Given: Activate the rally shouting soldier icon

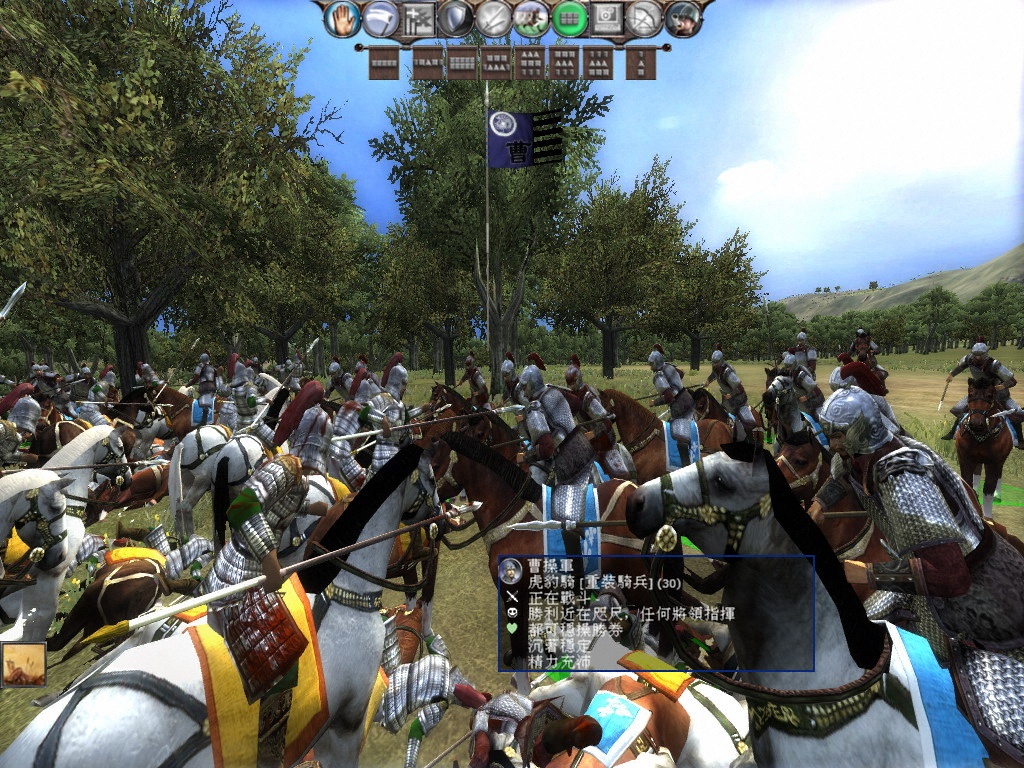Looking at the screenshot, I should [683, 19].
